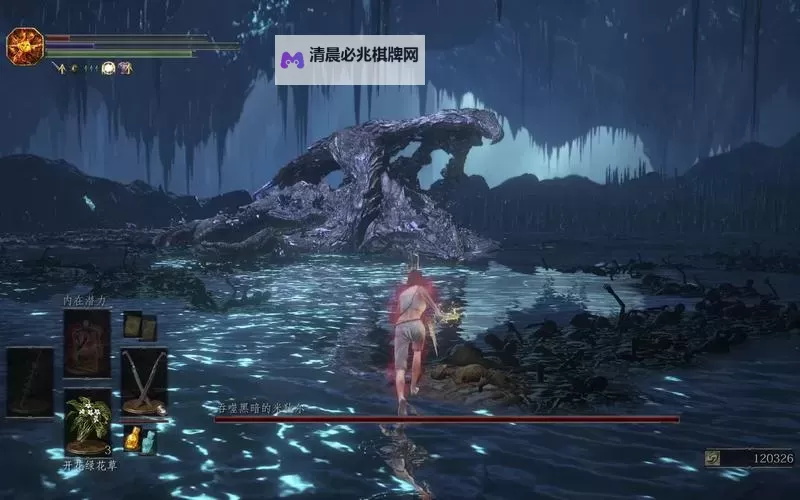This screenshot has height=500, width=800.
Task: Click the Estus flask pair icon
Action: click(139, 439)
